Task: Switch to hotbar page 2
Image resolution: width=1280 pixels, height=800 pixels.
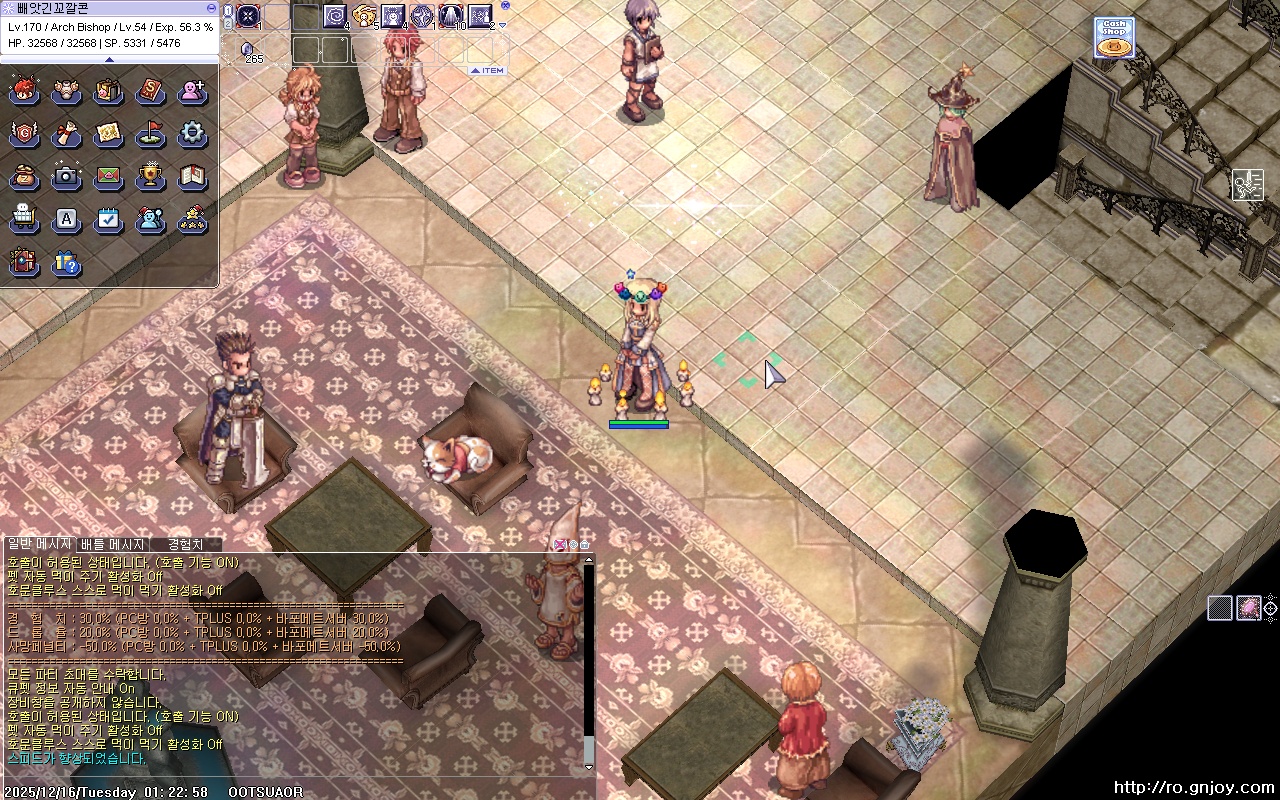Action: tap(228, 22)
